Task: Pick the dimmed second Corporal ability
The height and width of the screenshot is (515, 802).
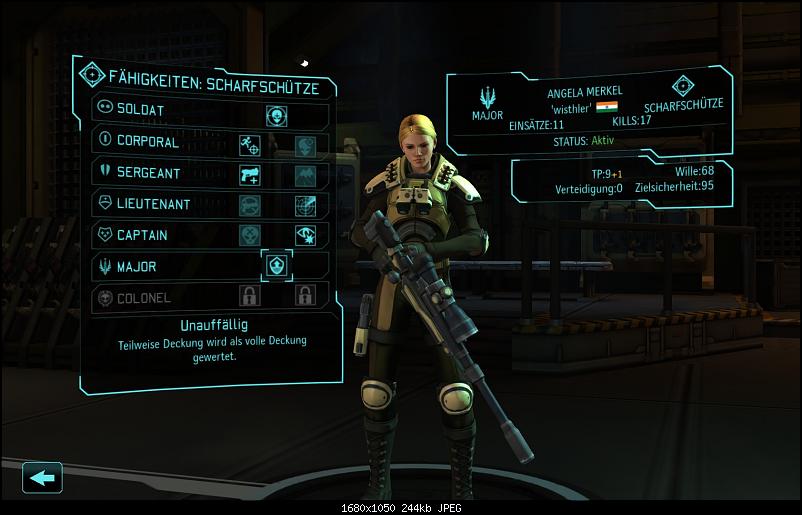Action: (x=305, y=146)
